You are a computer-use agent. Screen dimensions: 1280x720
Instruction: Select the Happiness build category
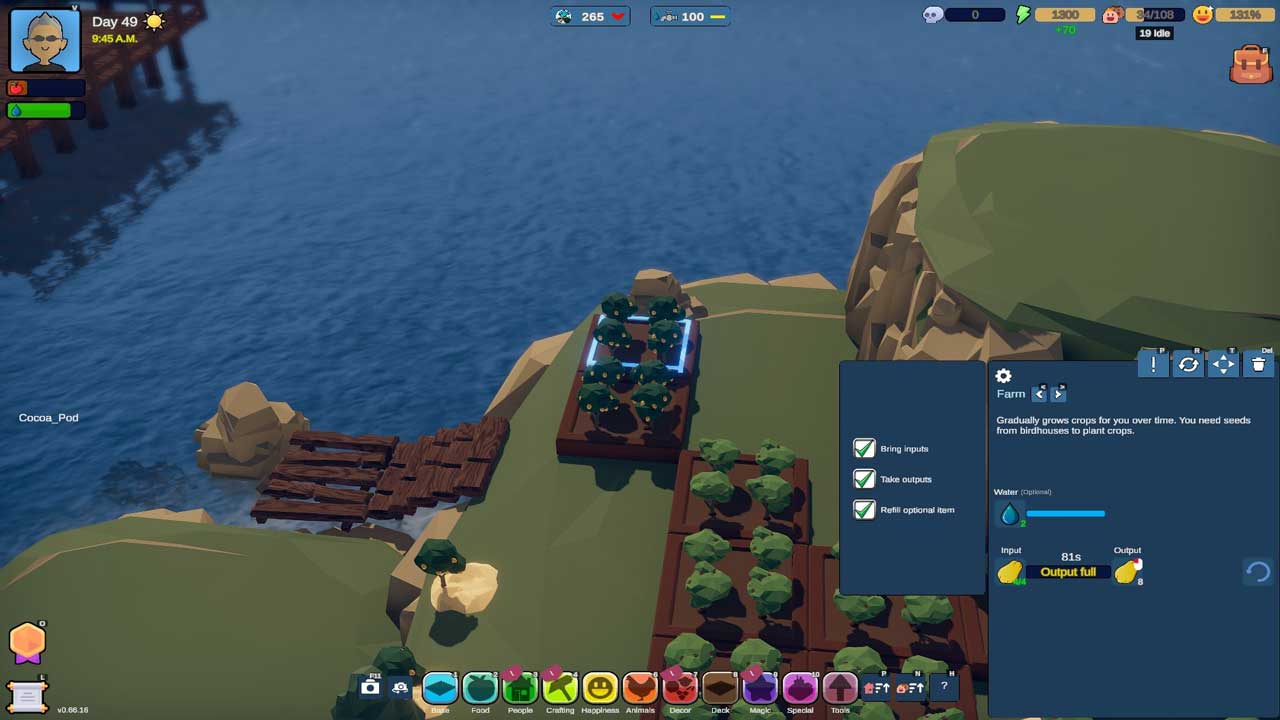(600, 688)
